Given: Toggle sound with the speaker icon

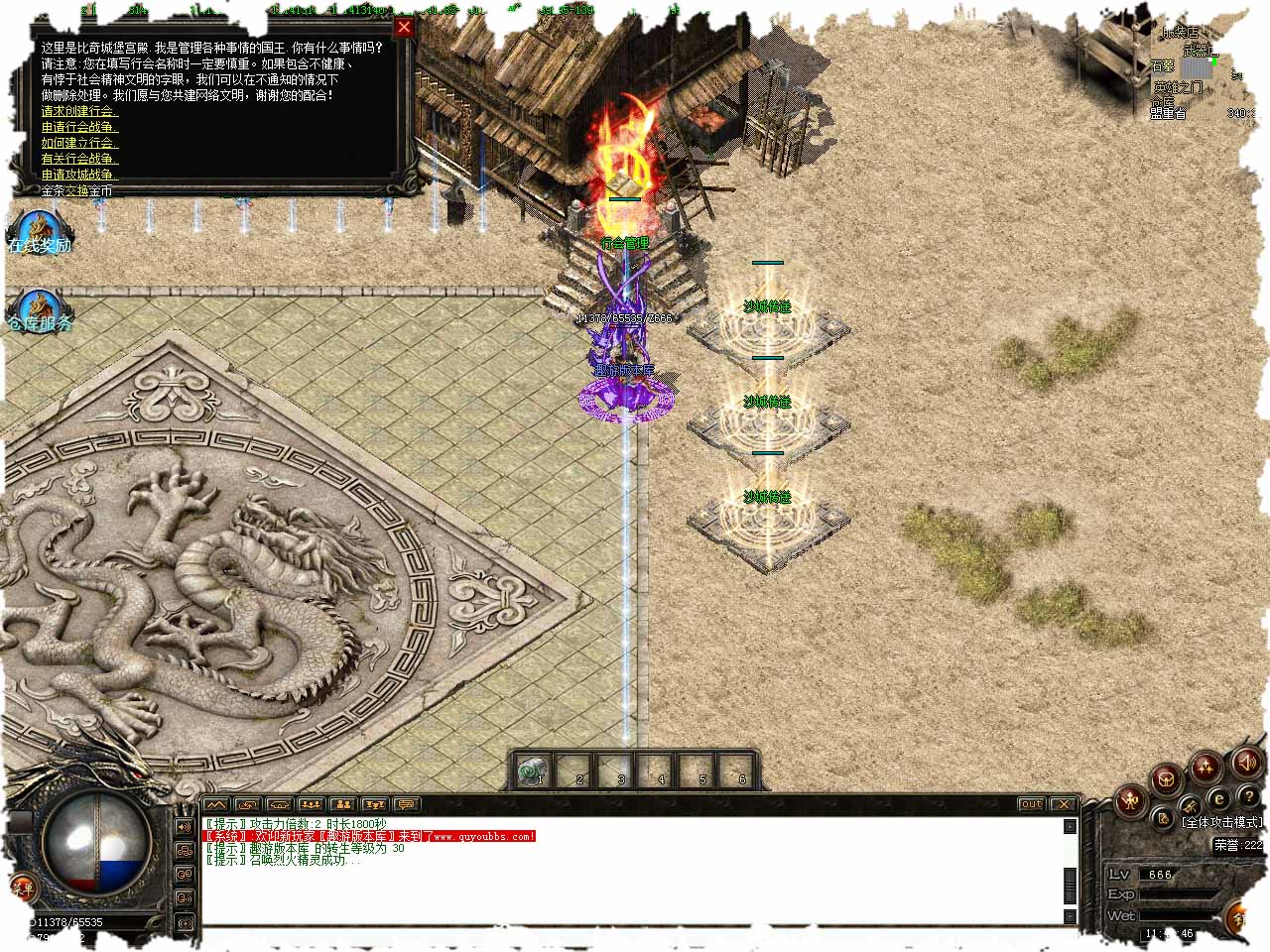Looking at the screenshot, I should pos(1246,763).
